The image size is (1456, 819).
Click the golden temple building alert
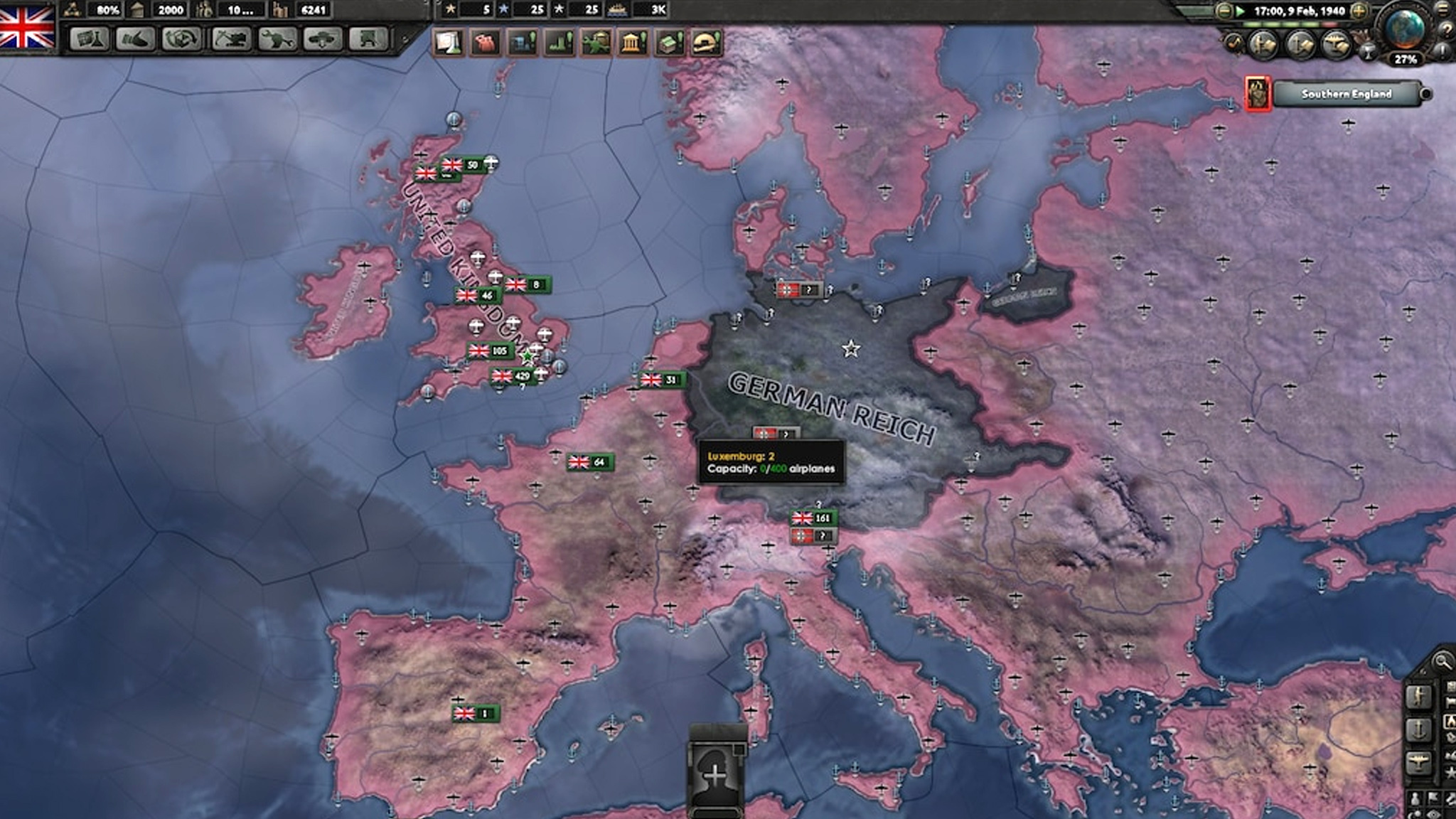pyautogui.click(x=632, y=43)
